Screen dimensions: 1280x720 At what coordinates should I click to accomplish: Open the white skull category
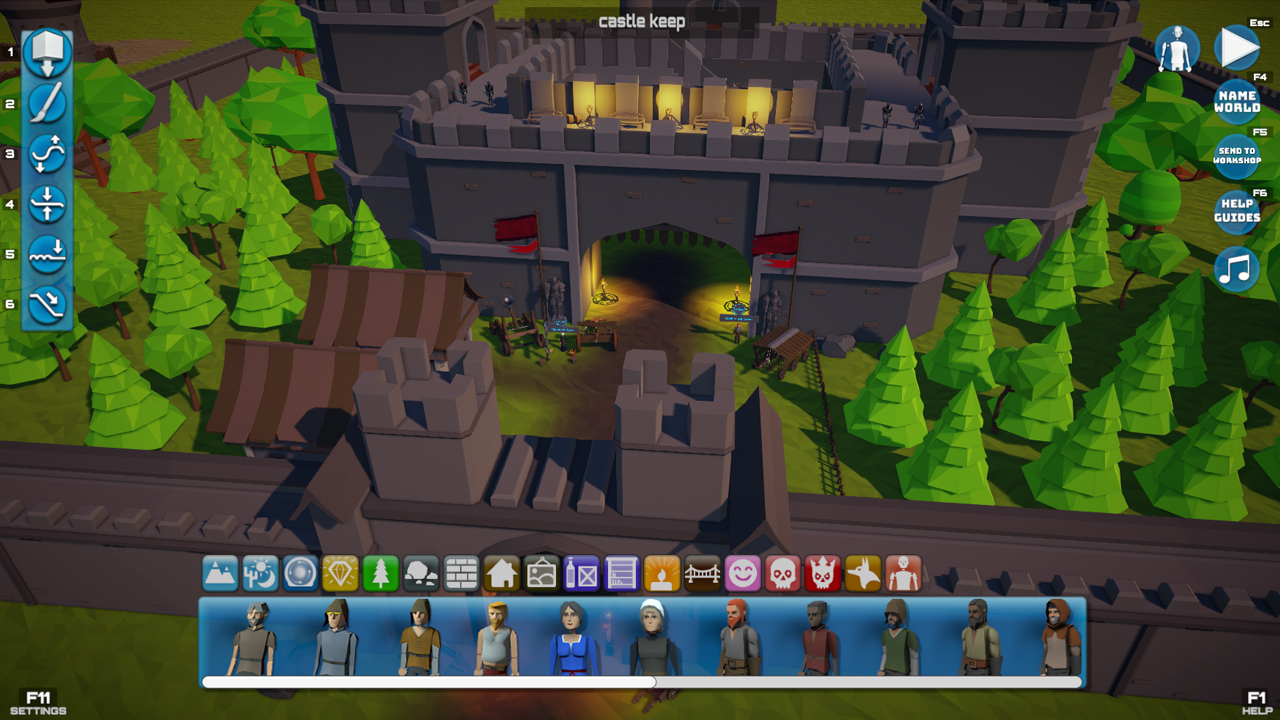[x=783, y=574]
